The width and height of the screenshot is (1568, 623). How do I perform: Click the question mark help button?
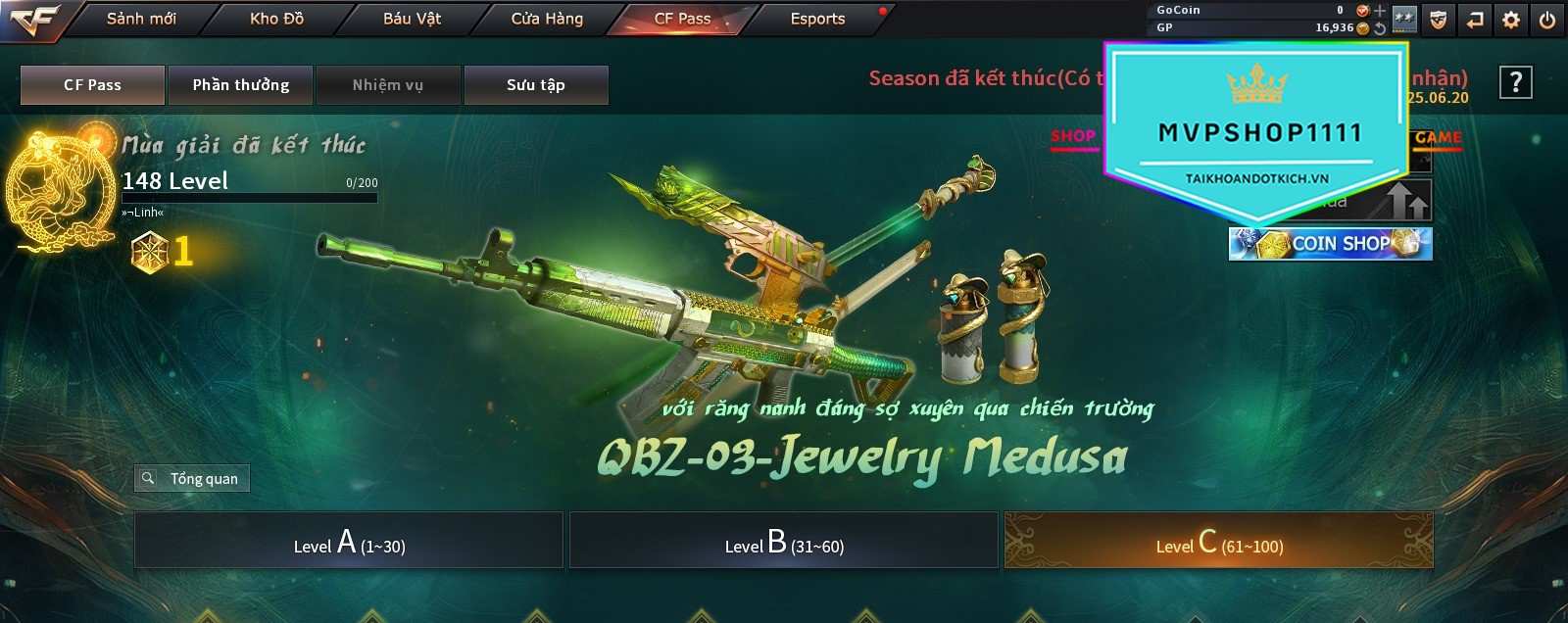click(x=1515, y=83)
